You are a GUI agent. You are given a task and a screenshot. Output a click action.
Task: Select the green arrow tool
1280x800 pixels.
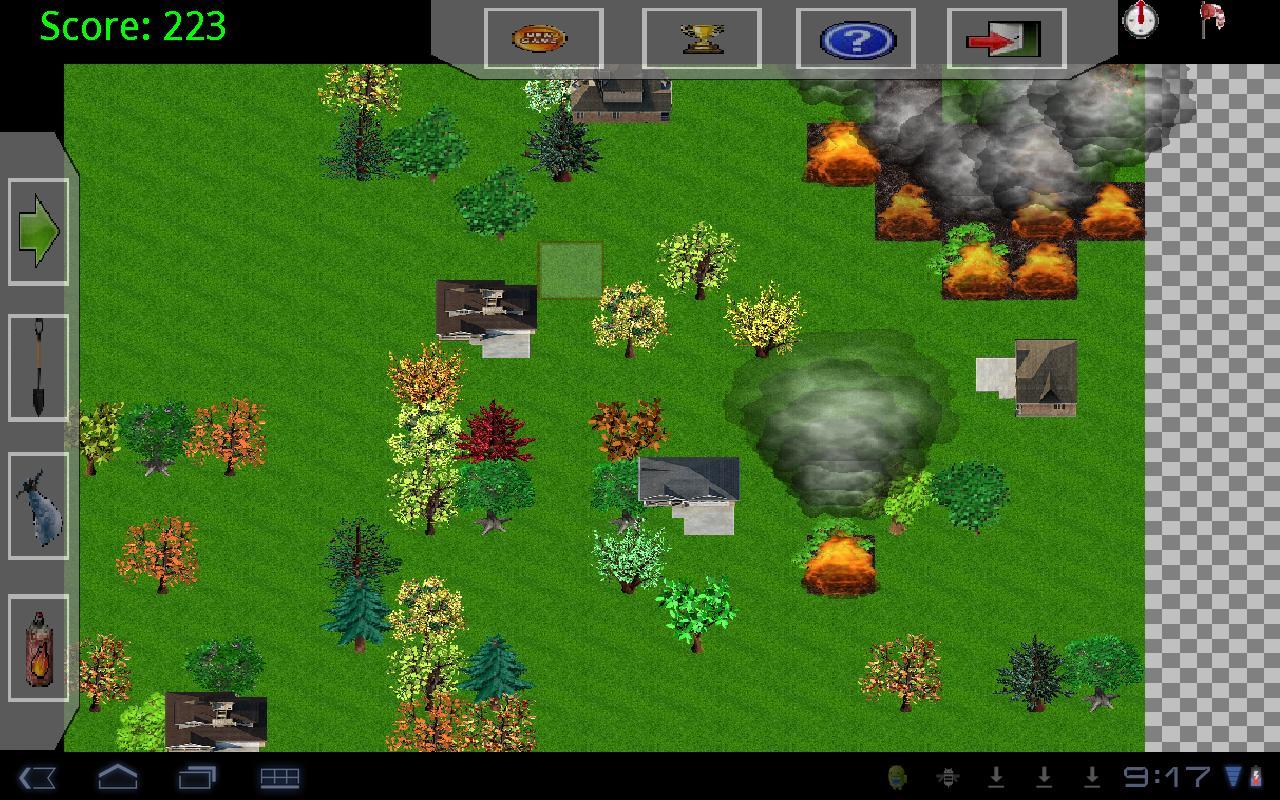point(37,230)
